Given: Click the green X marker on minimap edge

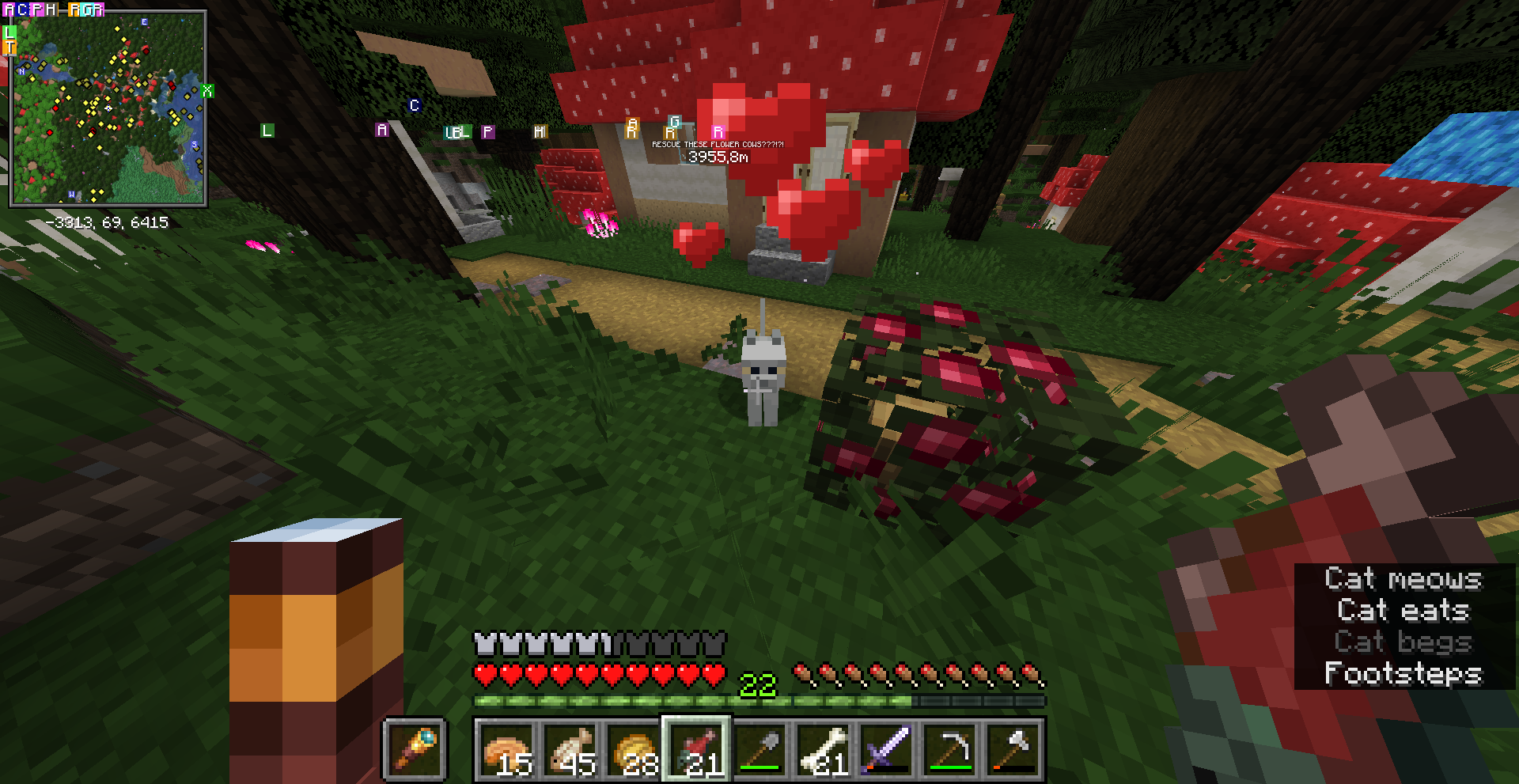Looking at the screenshot, I should (207, 91).
